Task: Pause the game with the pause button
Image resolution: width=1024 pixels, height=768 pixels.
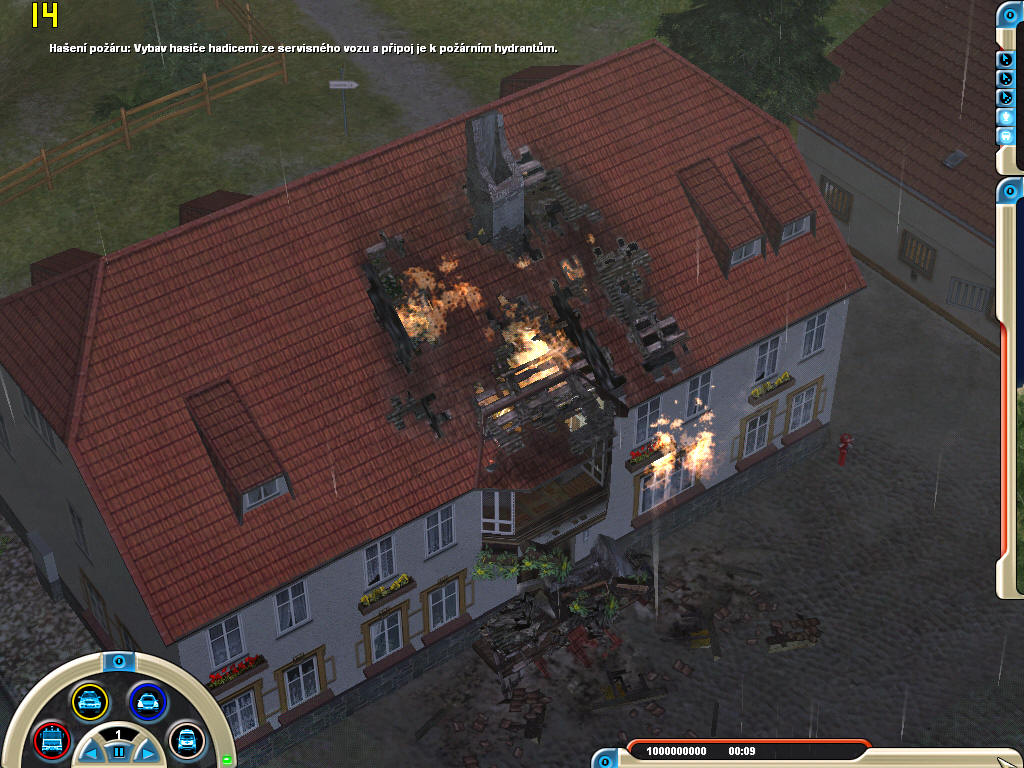Action: click(x=118, y=752)
